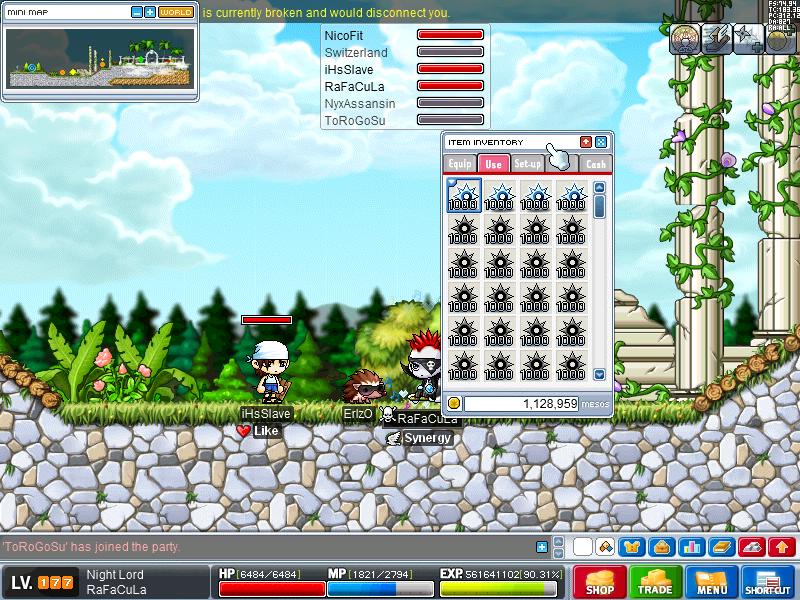Open the Shortcut panel
800x600 pixels.
click(768, 582)
